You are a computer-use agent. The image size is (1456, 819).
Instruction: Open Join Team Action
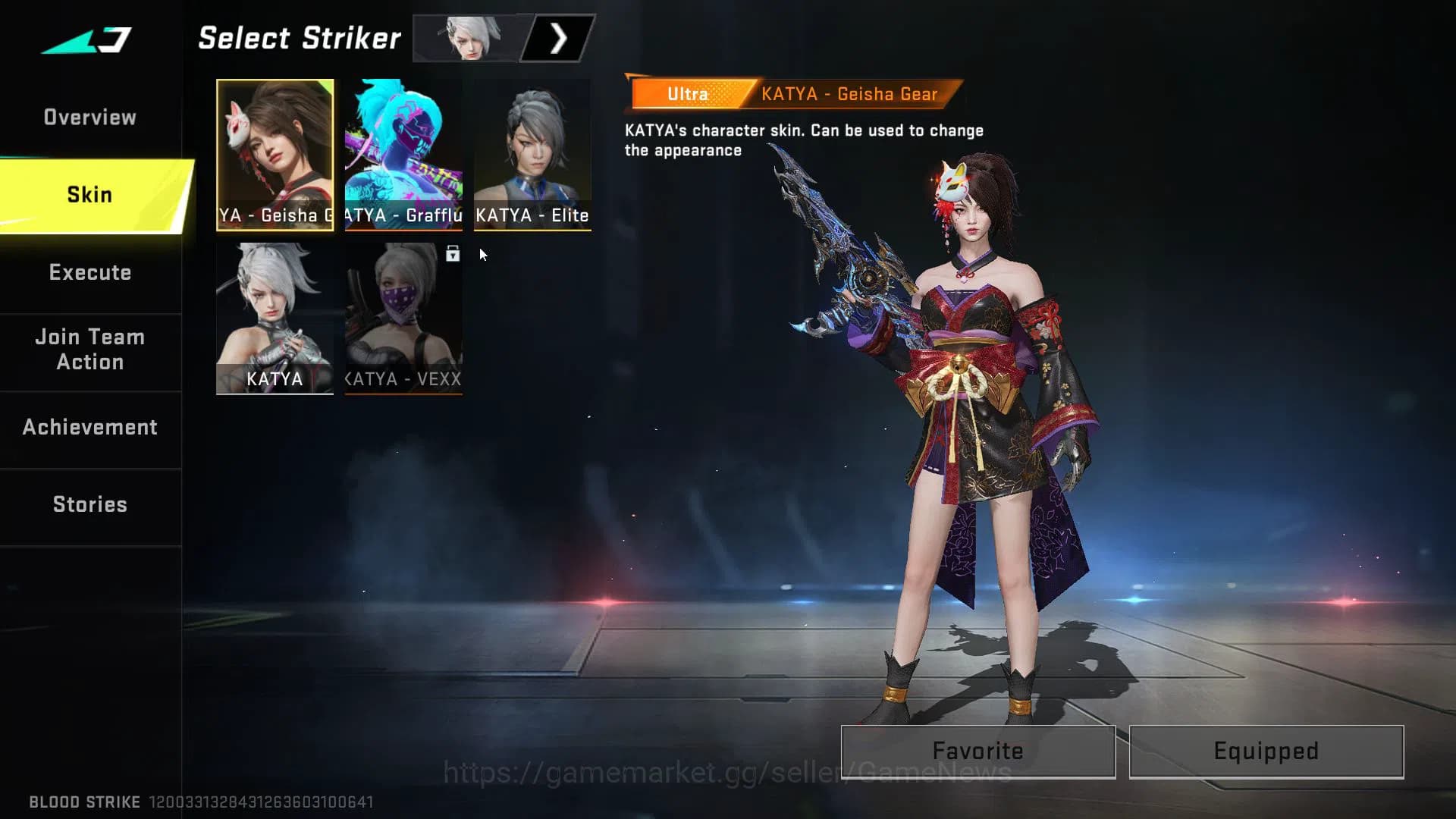89,350
